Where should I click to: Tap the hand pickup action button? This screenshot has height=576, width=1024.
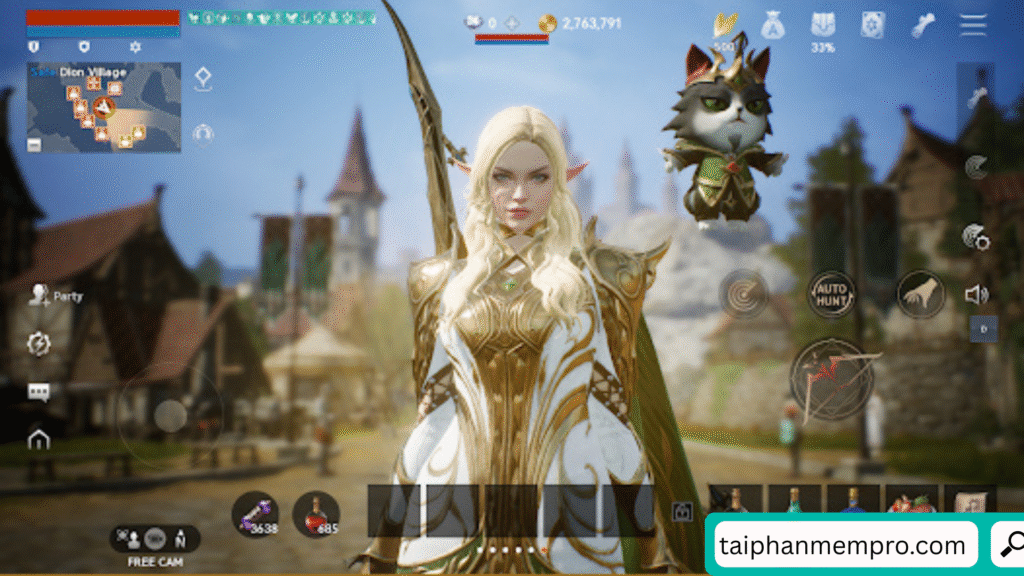(921, 293)
